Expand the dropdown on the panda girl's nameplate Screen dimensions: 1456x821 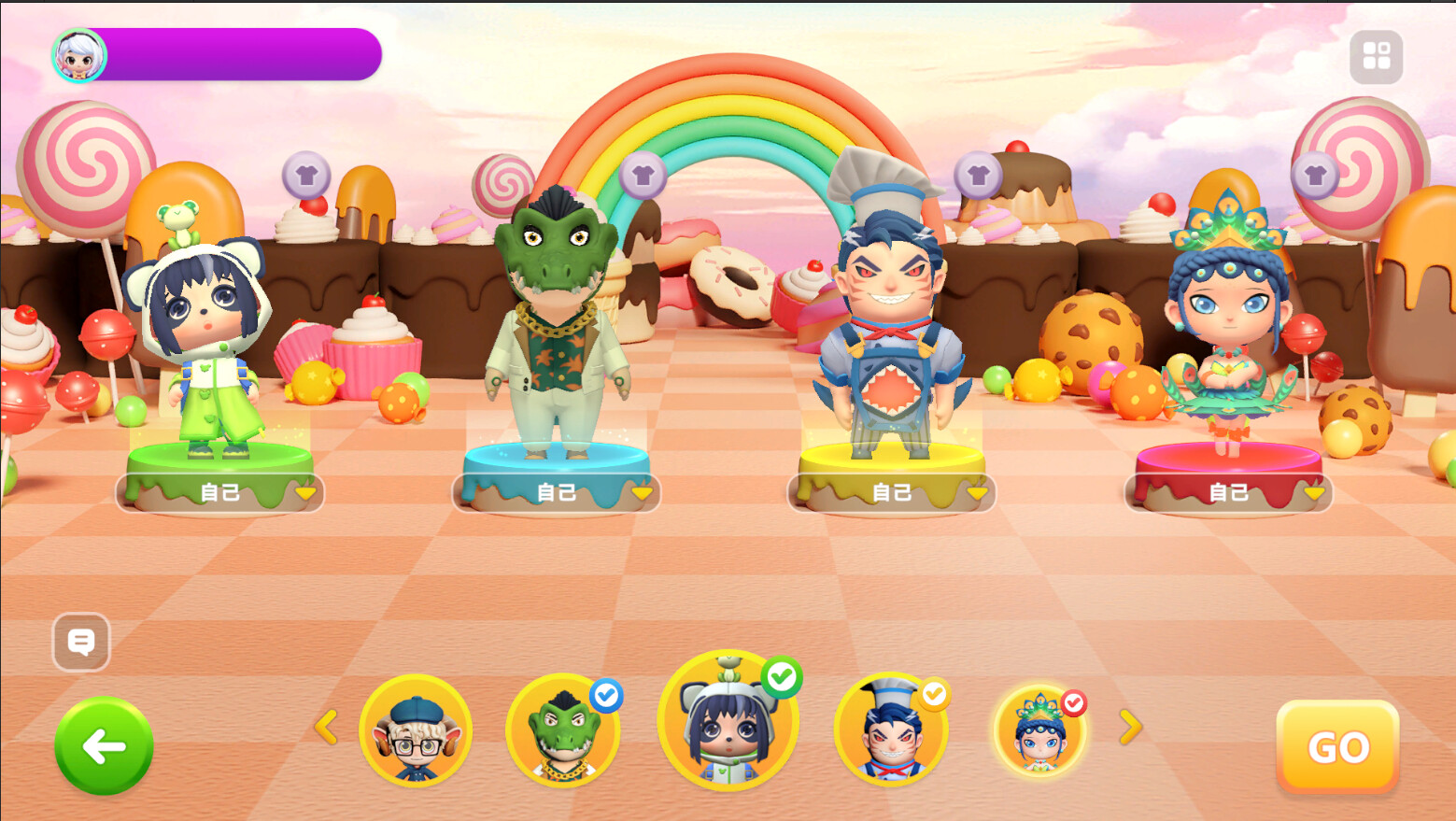tap(305, 490)
